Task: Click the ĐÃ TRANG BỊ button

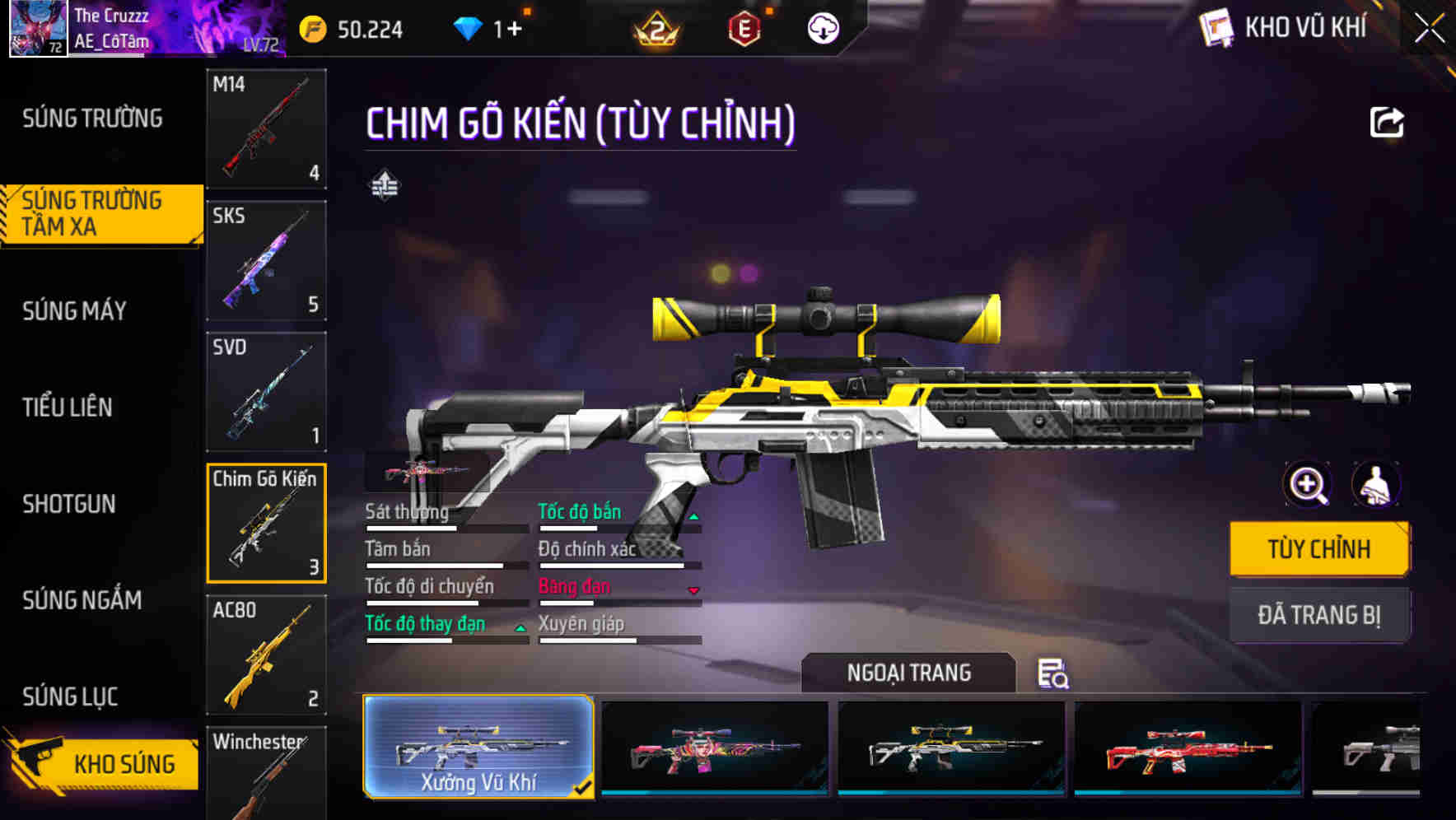Action: pos(1319,614)
